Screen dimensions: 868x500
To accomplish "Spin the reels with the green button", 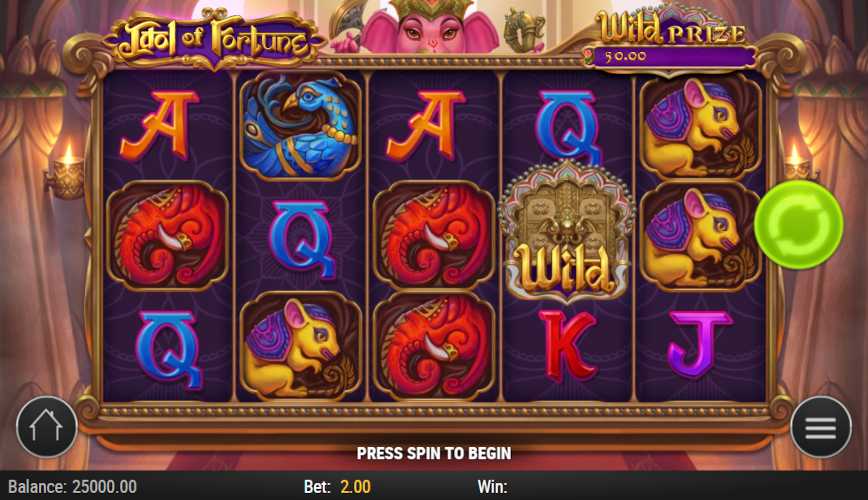I will coord(798,224).
